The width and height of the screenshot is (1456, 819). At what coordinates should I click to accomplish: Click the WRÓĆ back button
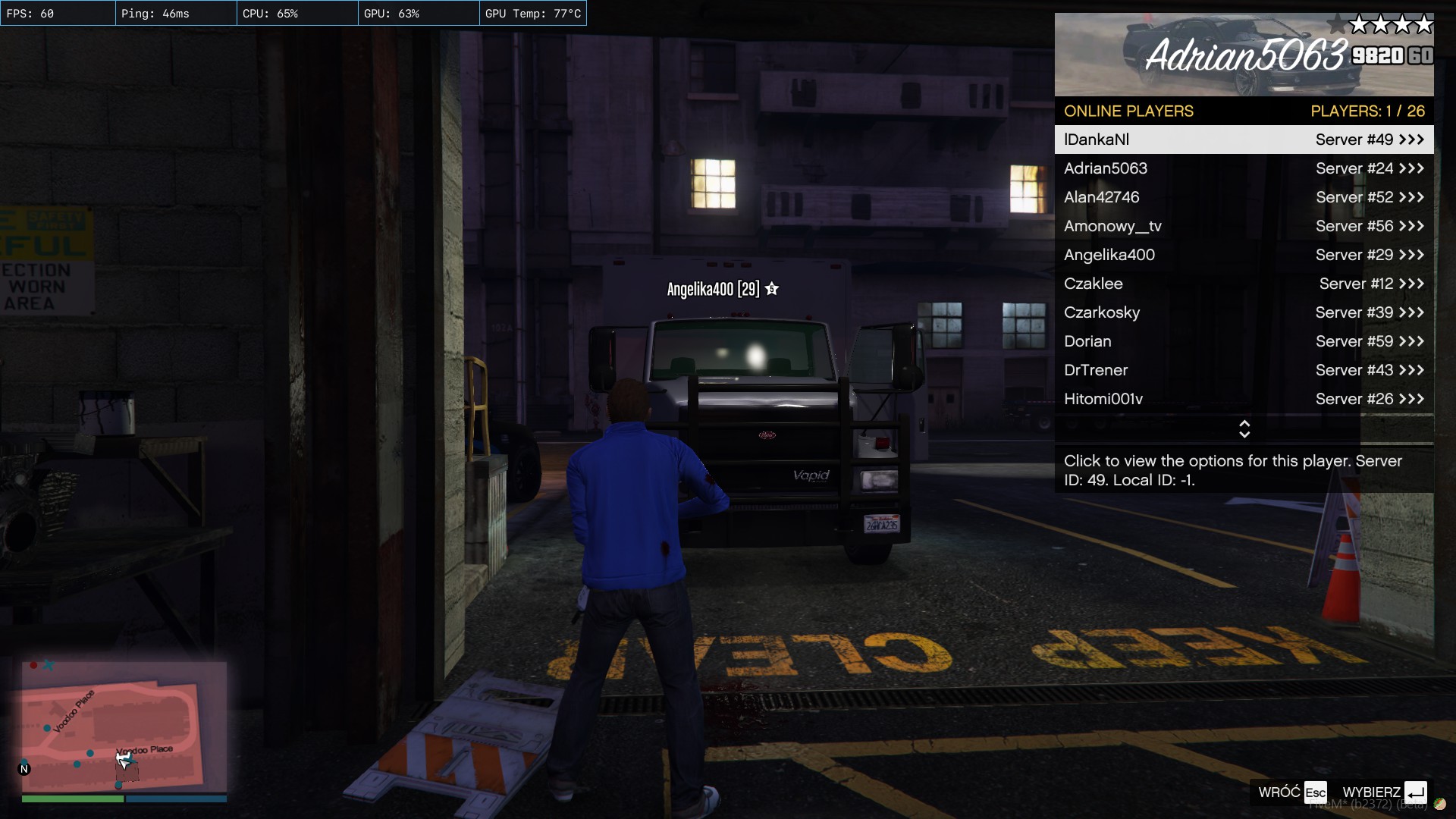pyautogui.click(x=1292, y=792)
